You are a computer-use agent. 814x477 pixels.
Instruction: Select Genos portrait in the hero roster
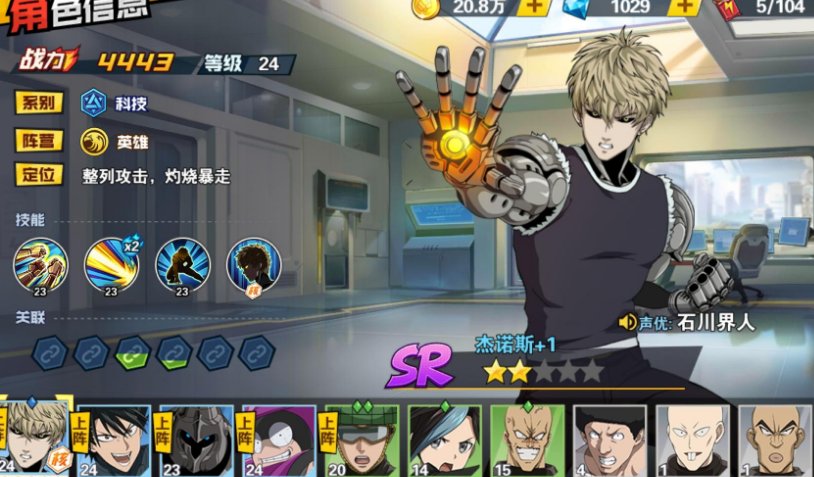tap(36, 439)
